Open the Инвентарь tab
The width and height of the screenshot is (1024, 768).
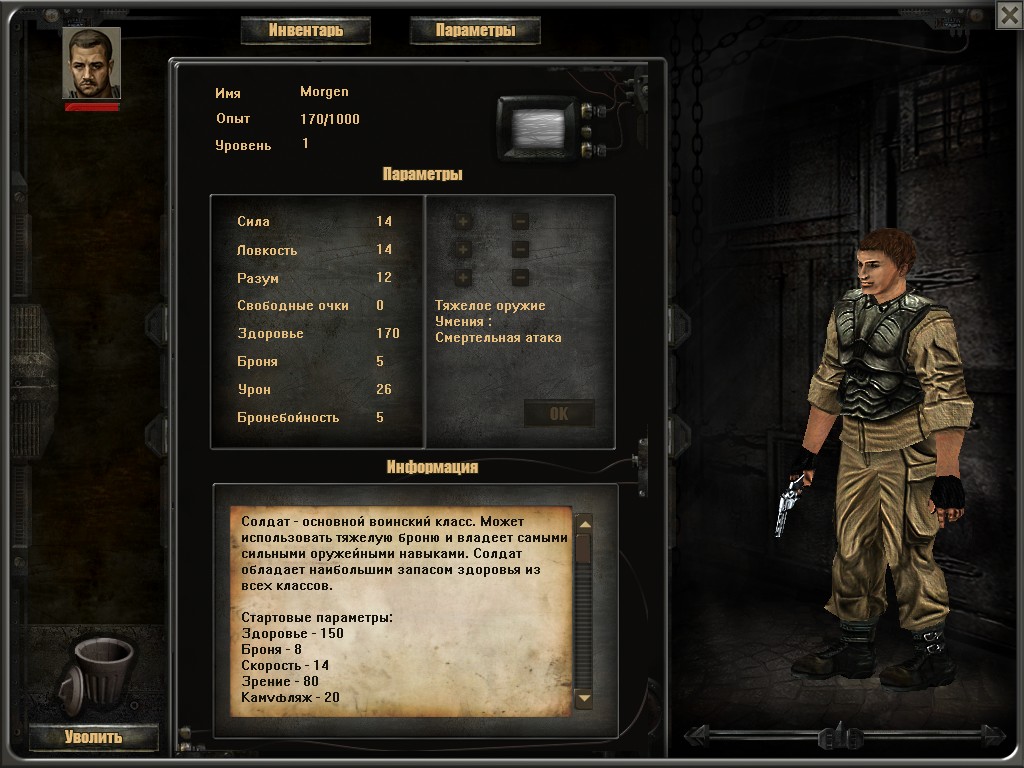(x=305, y=30)
